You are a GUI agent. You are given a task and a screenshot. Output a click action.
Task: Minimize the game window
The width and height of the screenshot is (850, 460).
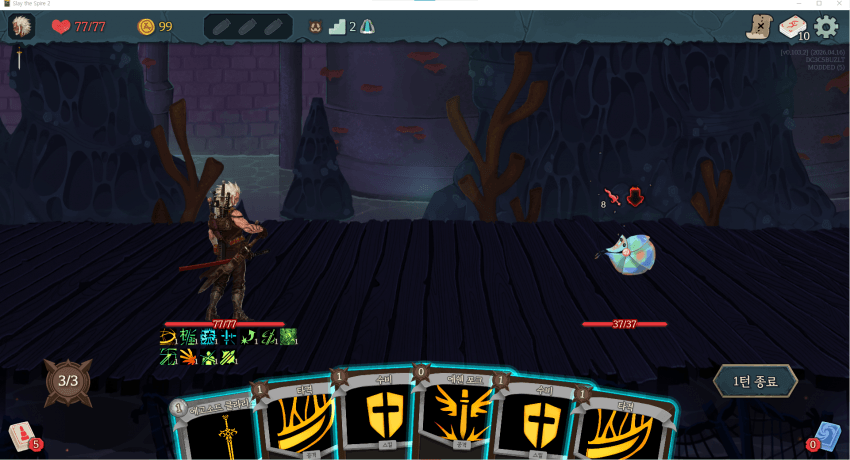pyautogui.click(x=800, y=4)
